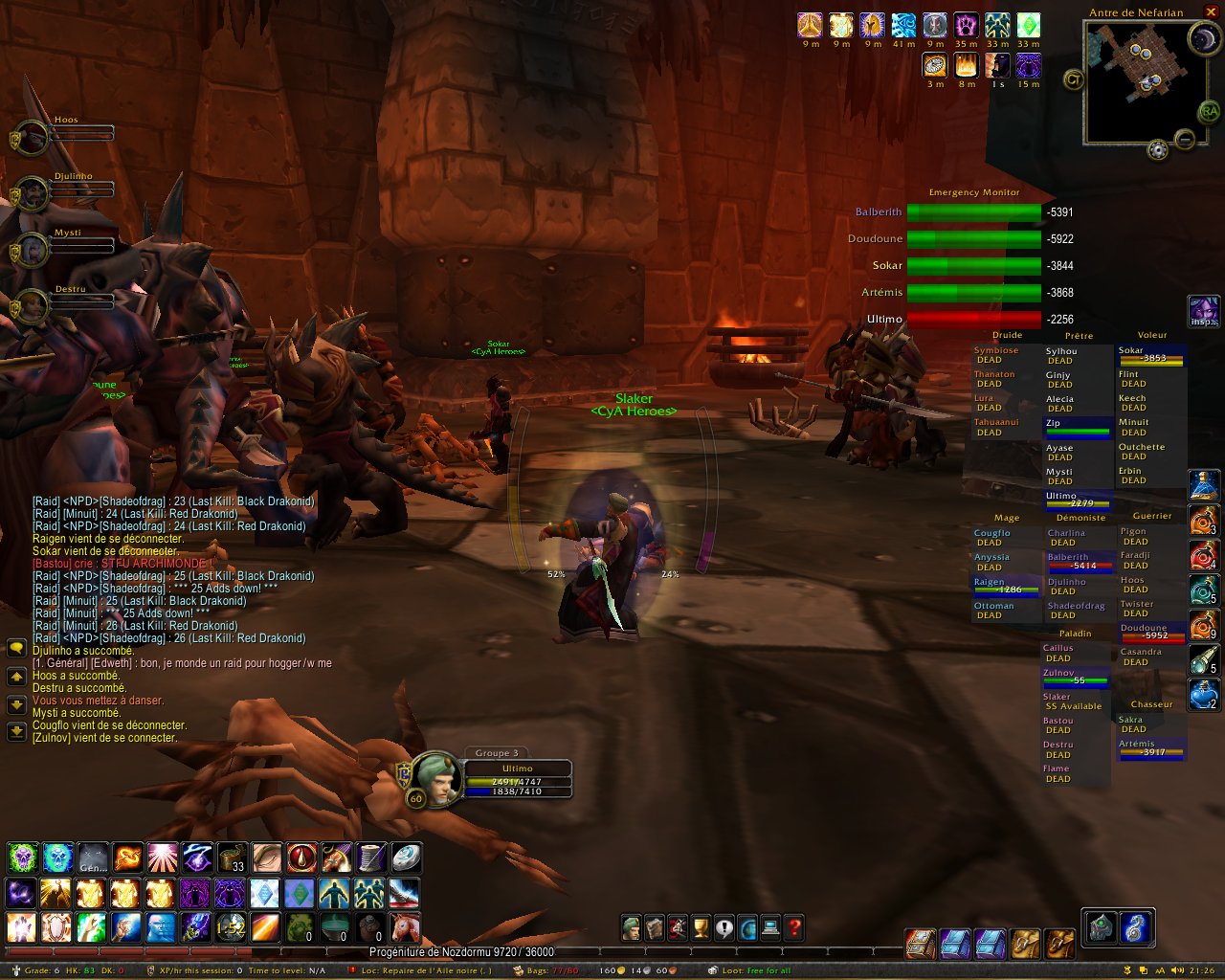Open the gear cog minimap button
The width and height of the screenshot is (1225, 980).
click(1157, 148)
